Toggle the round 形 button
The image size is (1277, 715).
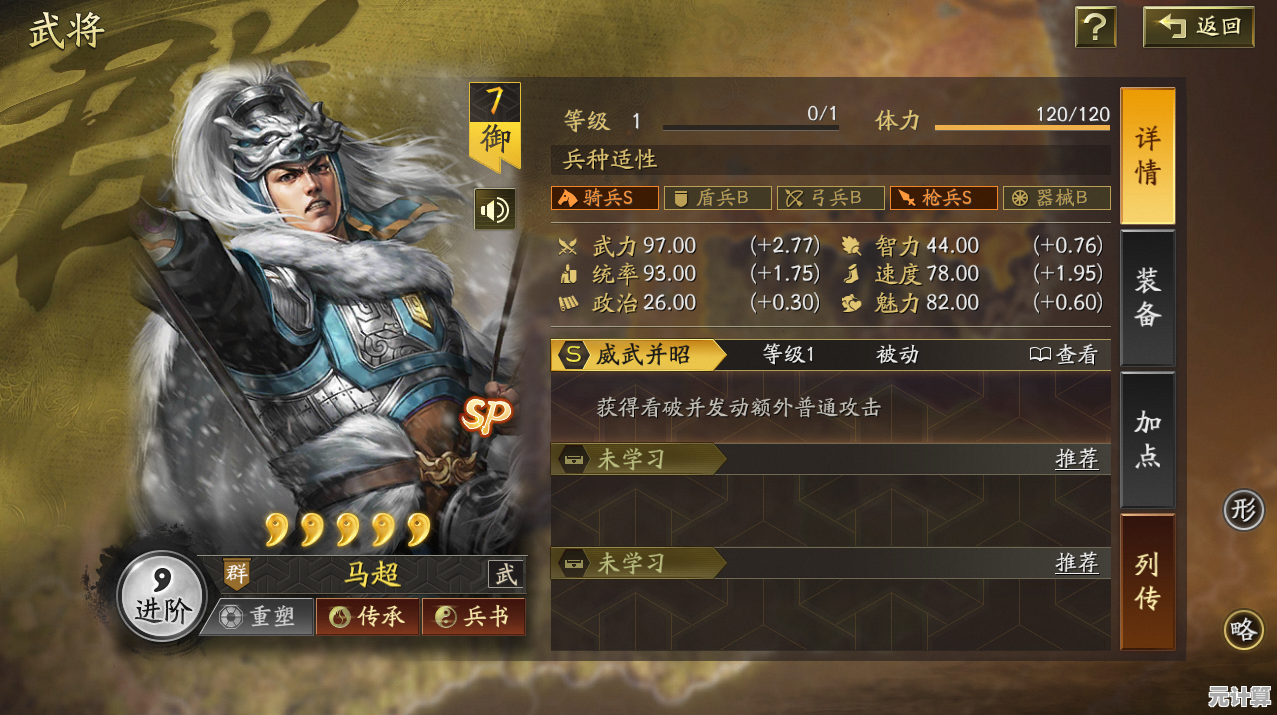pyautogui.click(x=1244, y=511)
